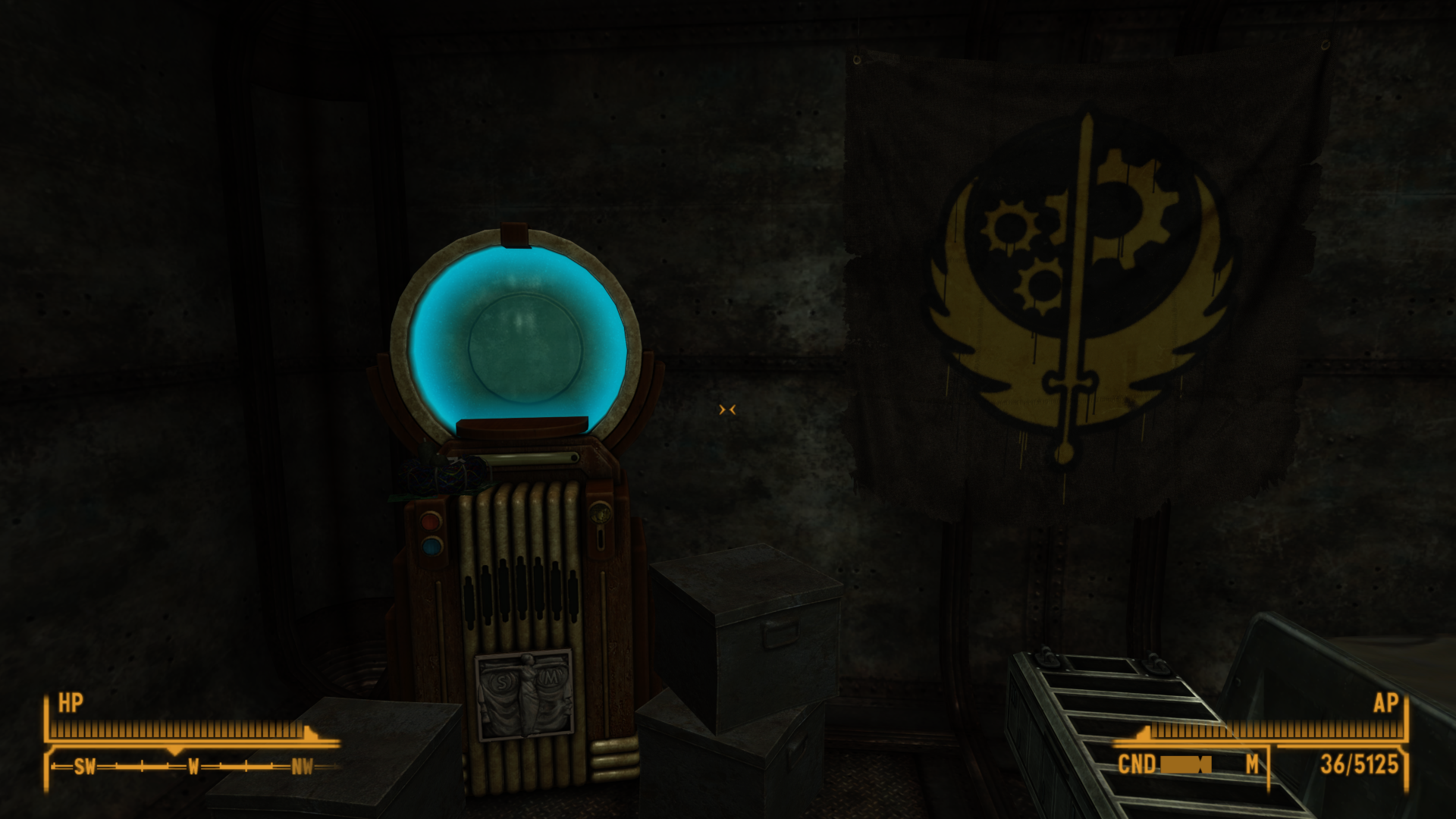Click the crosshair reticle in screen center
1456x819 pixels.
(726, 409)
